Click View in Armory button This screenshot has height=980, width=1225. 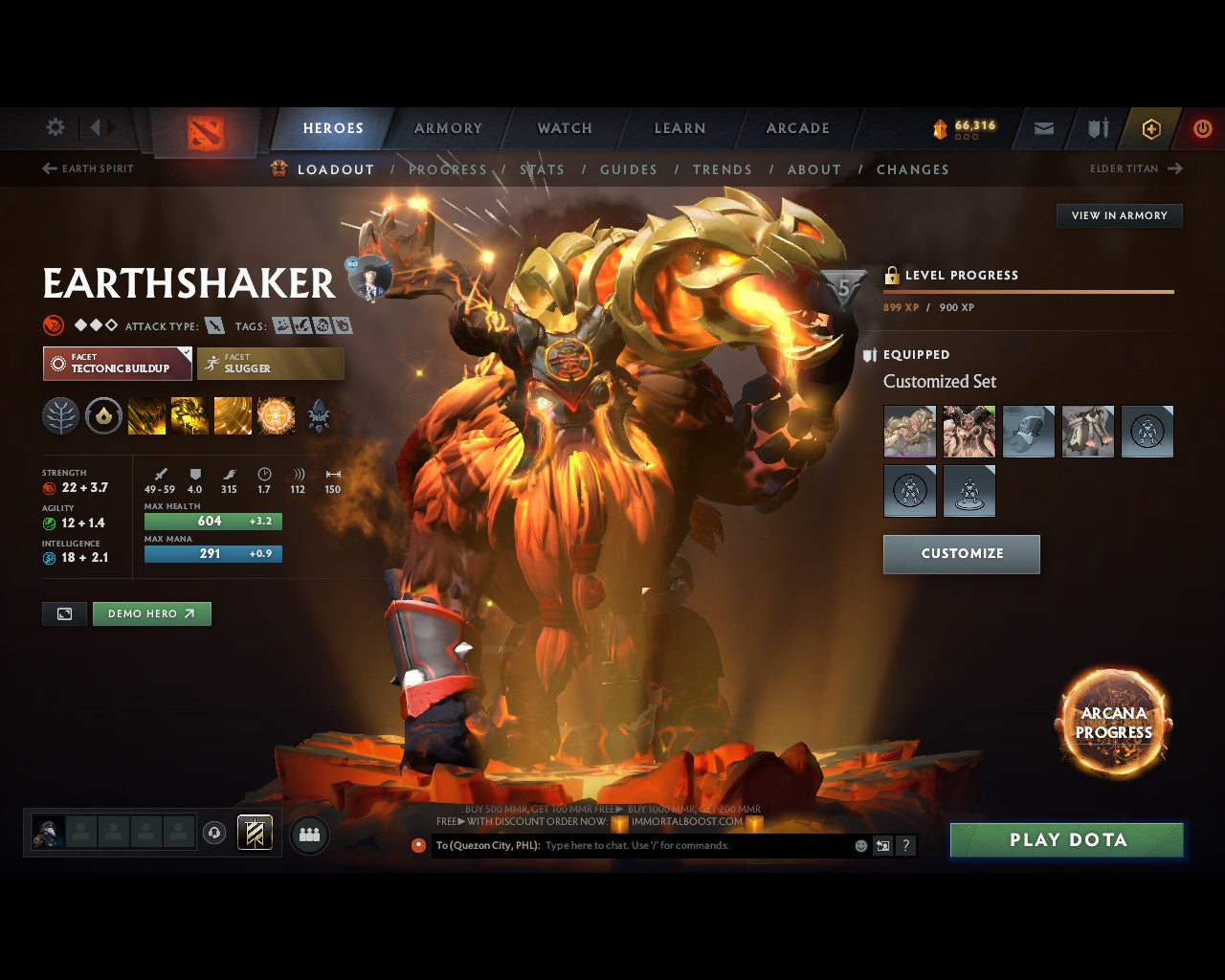pos(1119,215)
